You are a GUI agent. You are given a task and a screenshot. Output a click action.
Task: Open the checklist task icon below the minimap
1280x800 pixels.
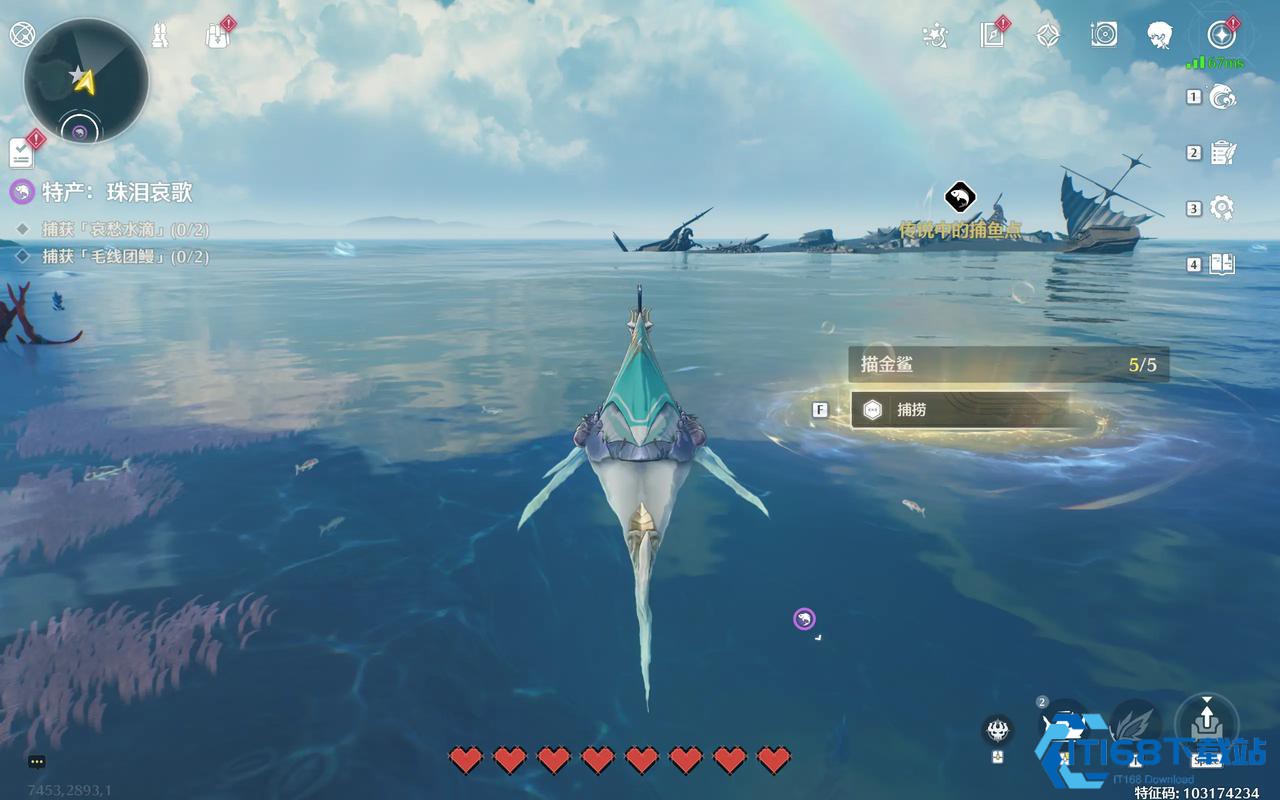pos(21,153)
